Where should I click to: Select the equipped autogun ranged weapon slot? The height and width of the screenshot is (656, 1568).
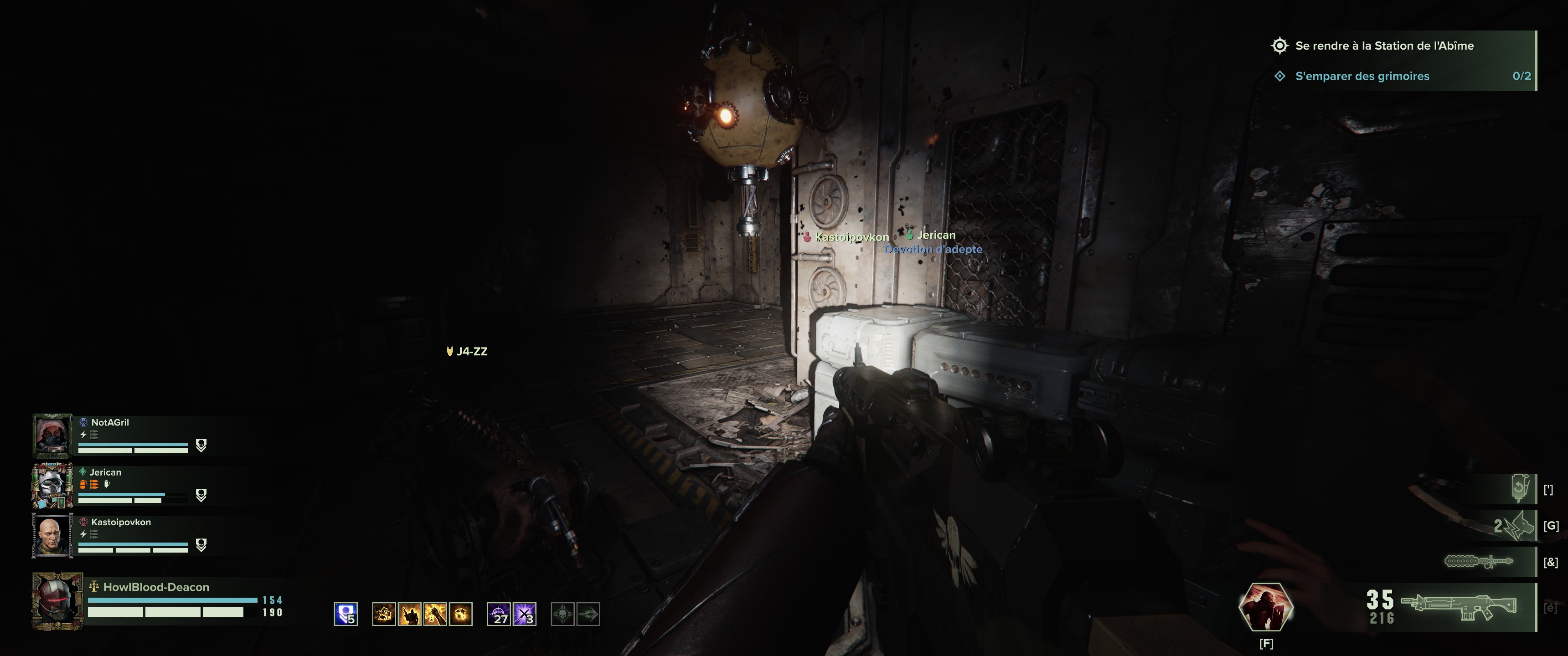[1458, 607]
